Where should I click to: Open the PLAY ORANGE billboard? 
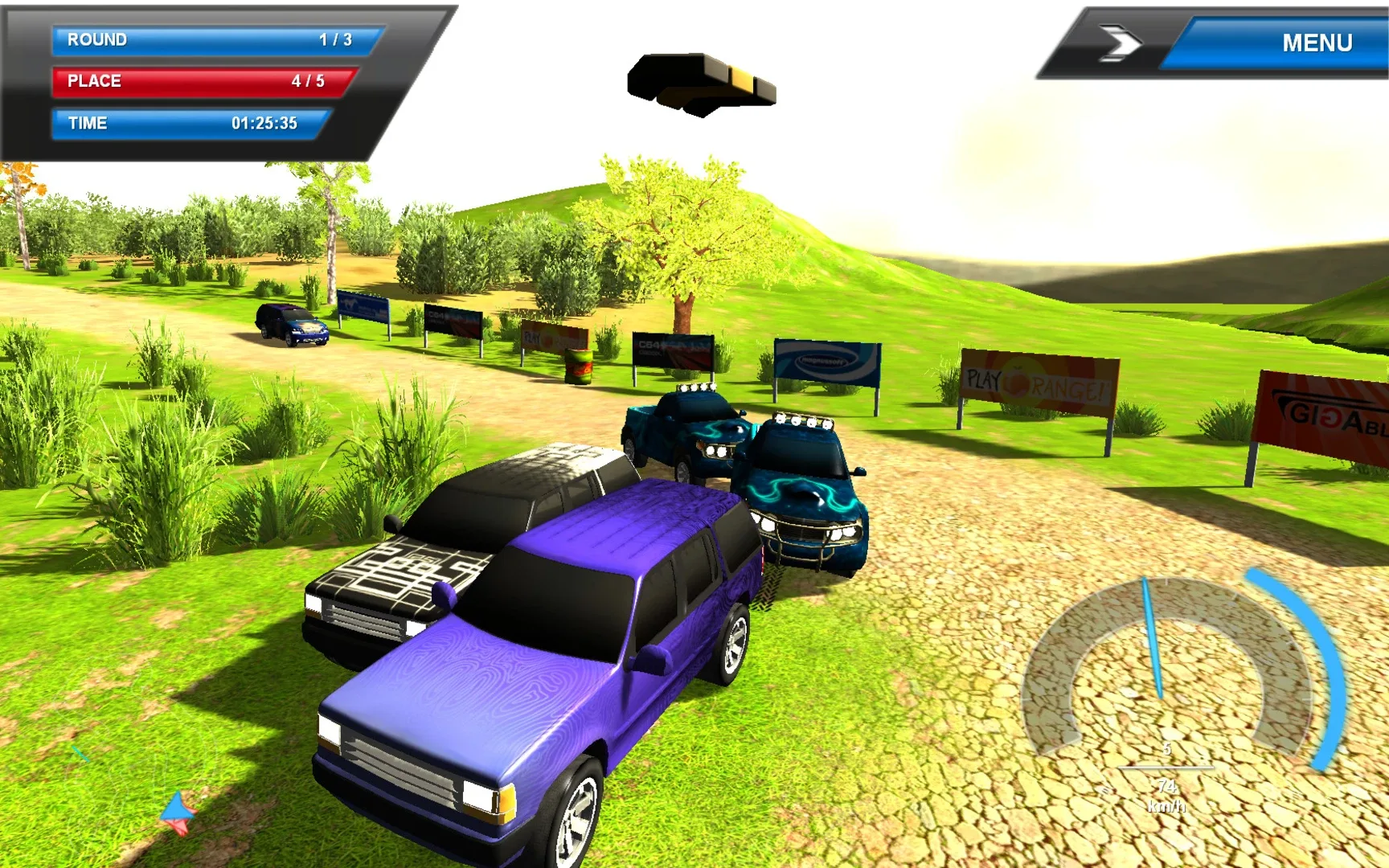1037,378
